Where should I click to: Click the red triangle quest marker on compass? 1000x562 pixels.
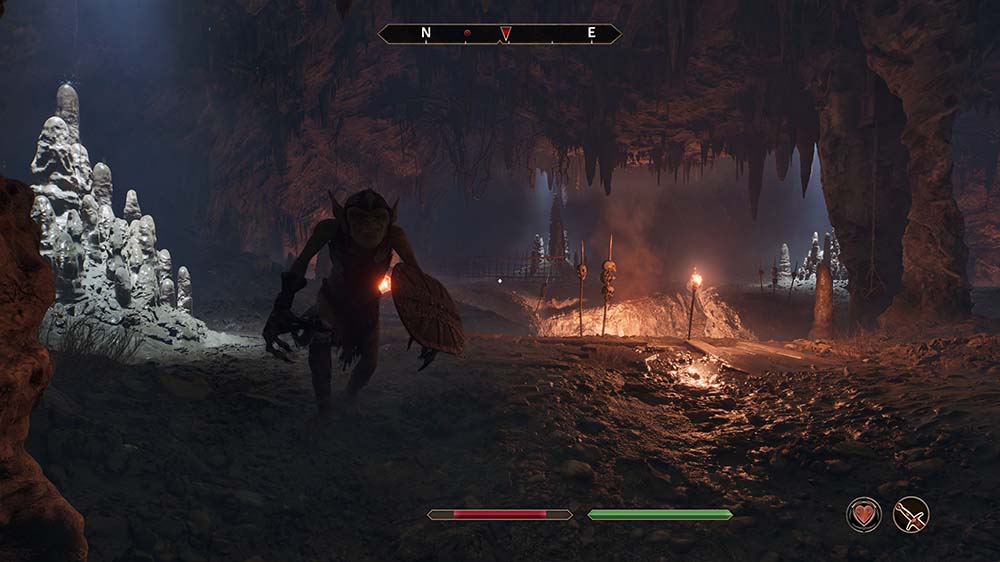click(x=506, y=33)
